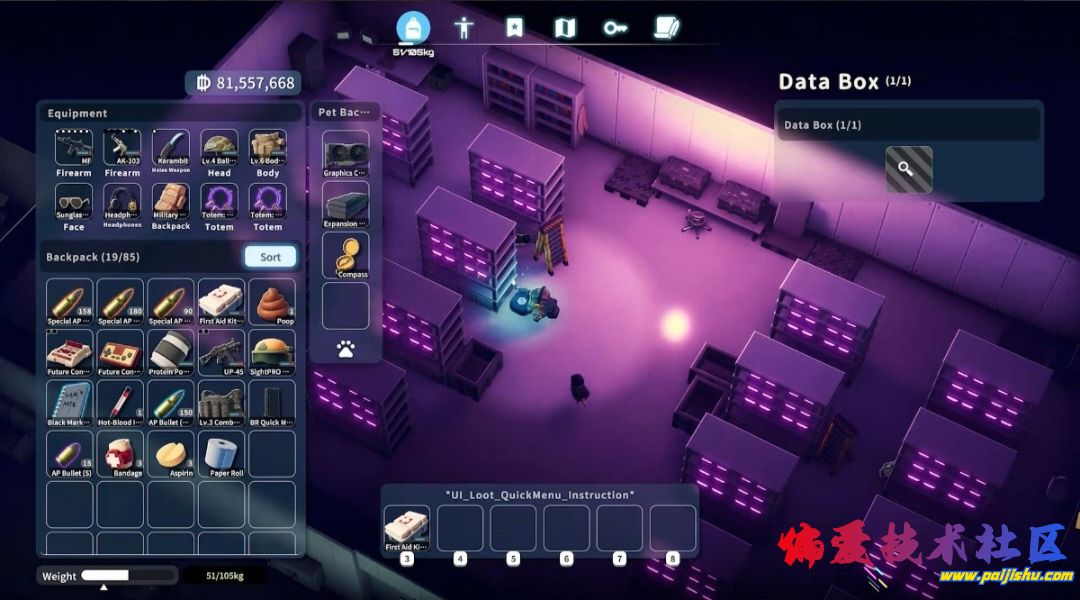
Task: Select the Aspirin item
Action: [172, 453]
